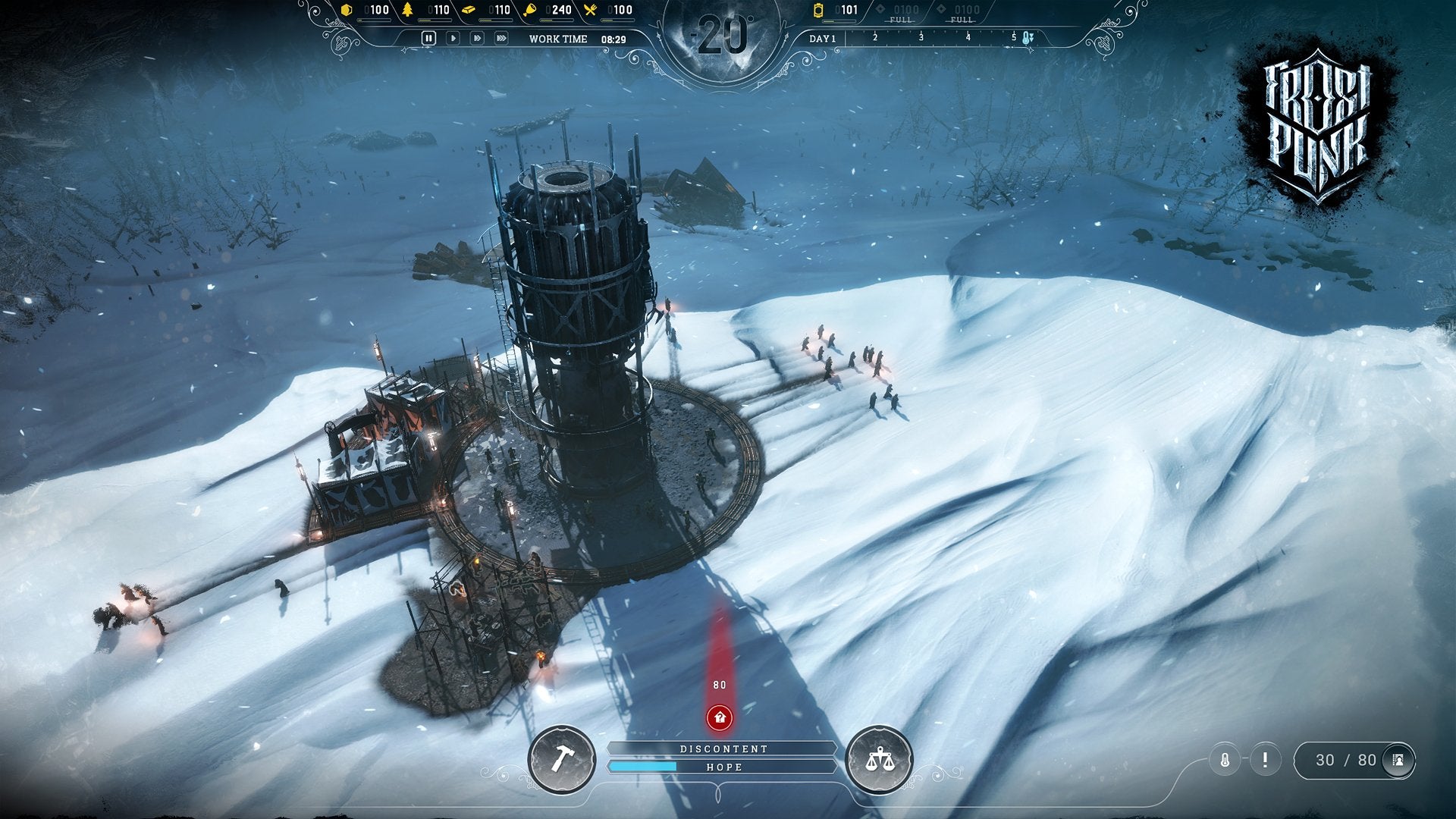Image resolution: width=1456 pixels, height=819 pixels.
Task: Enable normal speed with the play button
Action: click(453, 37)
